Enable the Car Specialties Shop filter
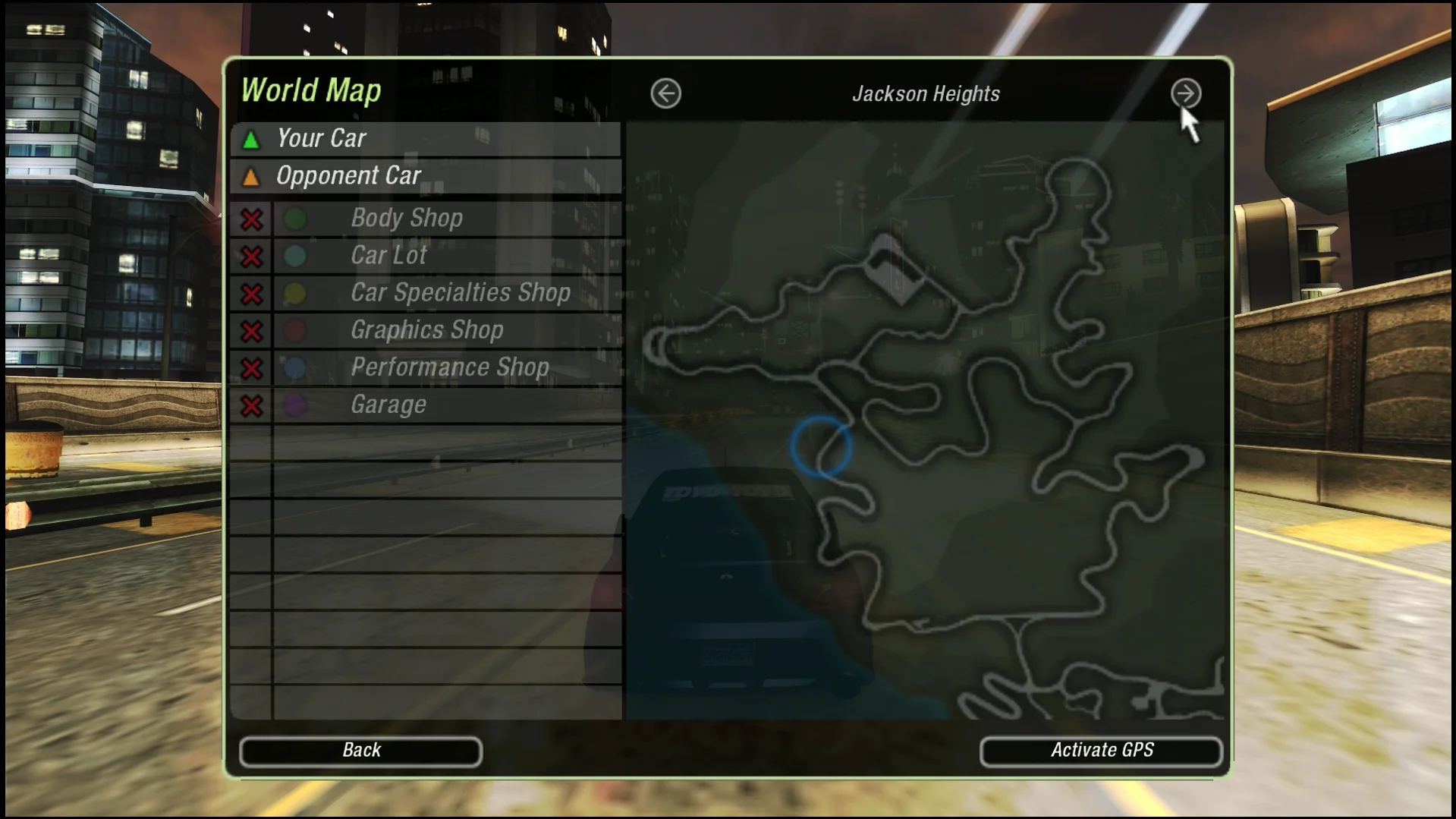 tap(252, 294)
